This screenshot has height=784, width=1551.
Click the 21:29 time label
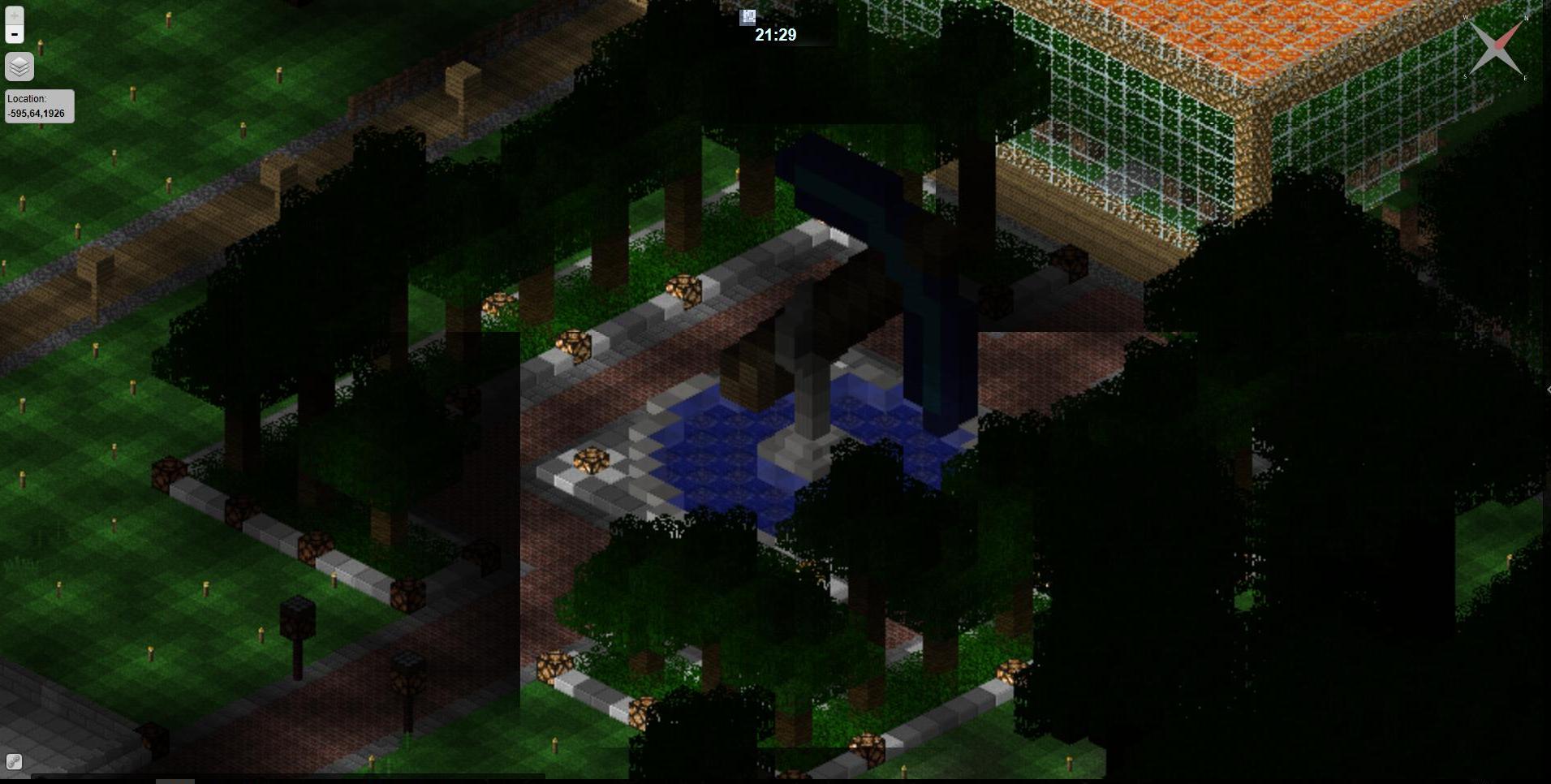pyautogui.click(x=774, y=35)
